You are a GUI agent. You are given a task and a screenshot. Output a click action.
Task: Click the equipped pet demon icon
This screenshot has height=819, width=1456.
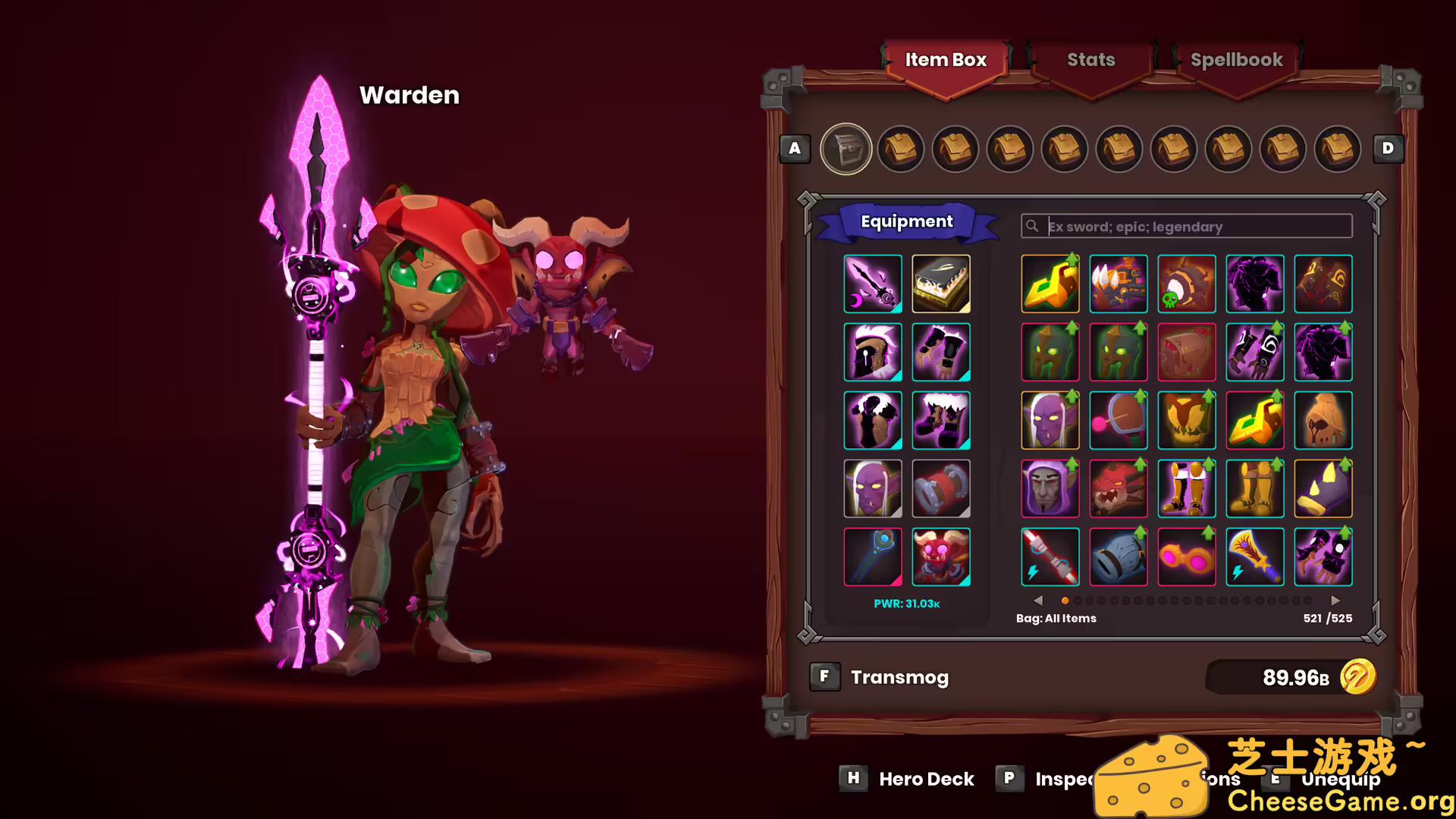pos(941,557)
